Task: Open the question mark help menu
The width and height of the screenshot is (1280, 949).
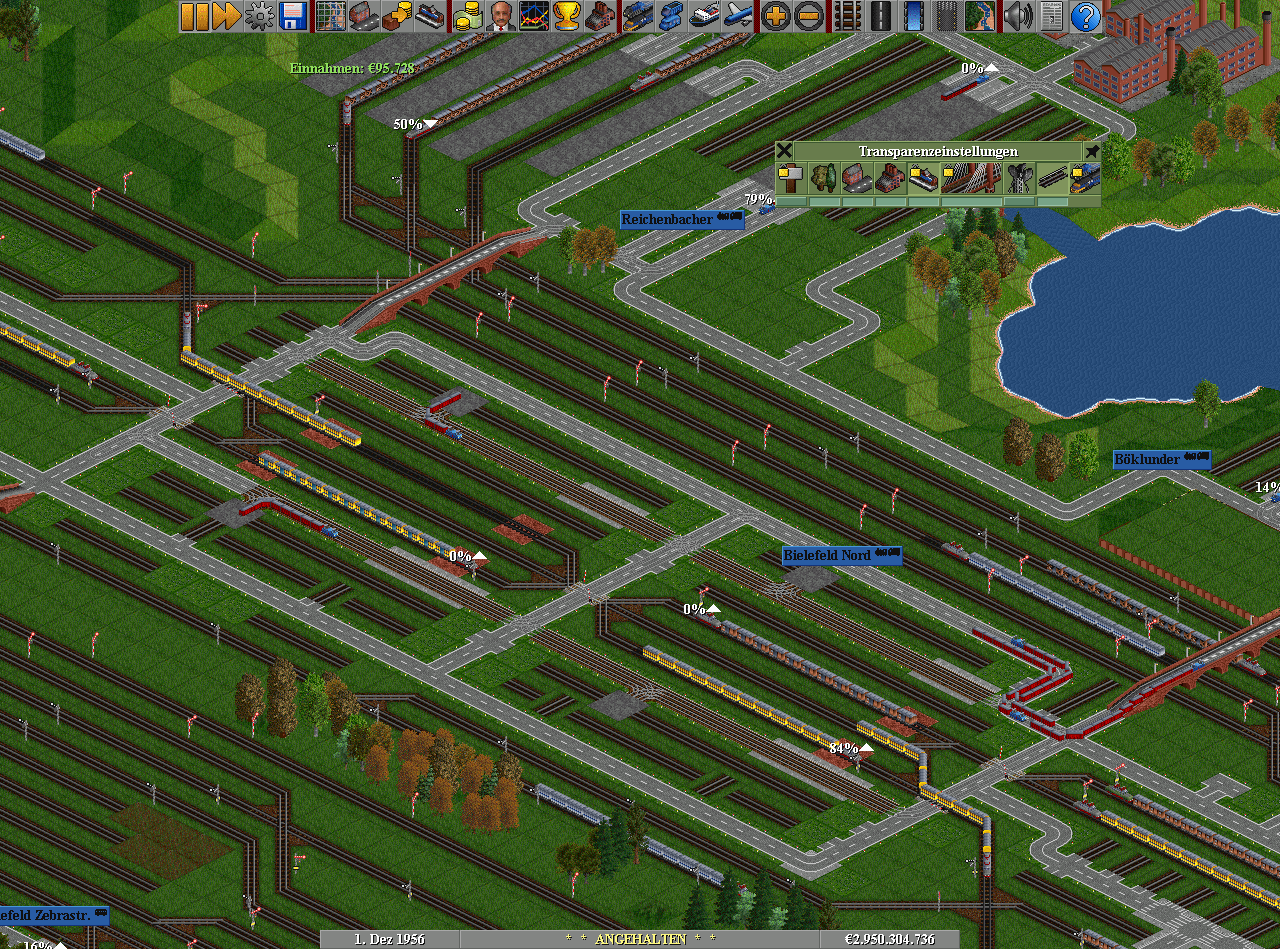Action: click(x=1085, y=16)
